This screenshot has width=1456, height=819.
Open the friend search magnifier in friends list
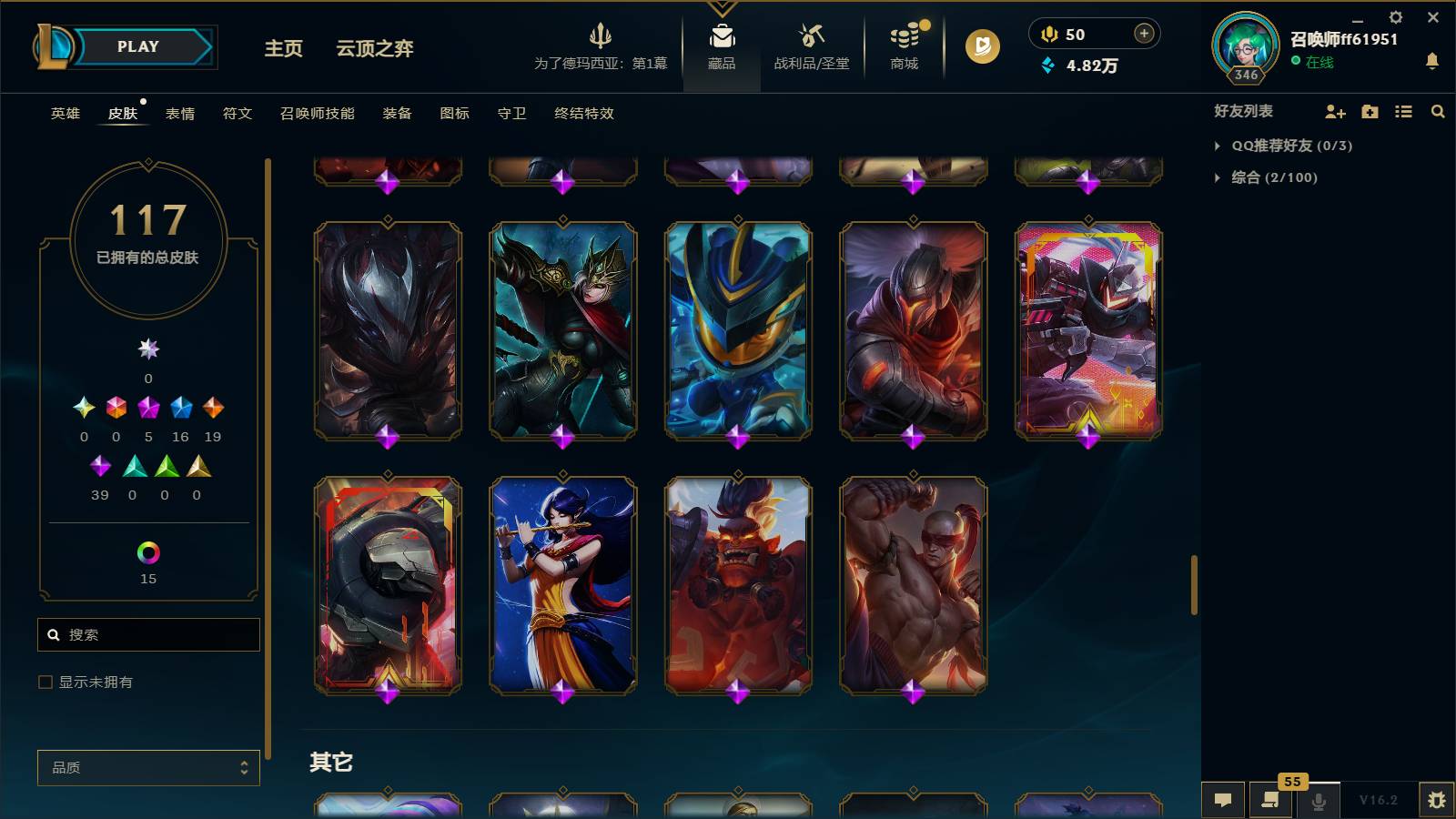(x=1438, y=111)
